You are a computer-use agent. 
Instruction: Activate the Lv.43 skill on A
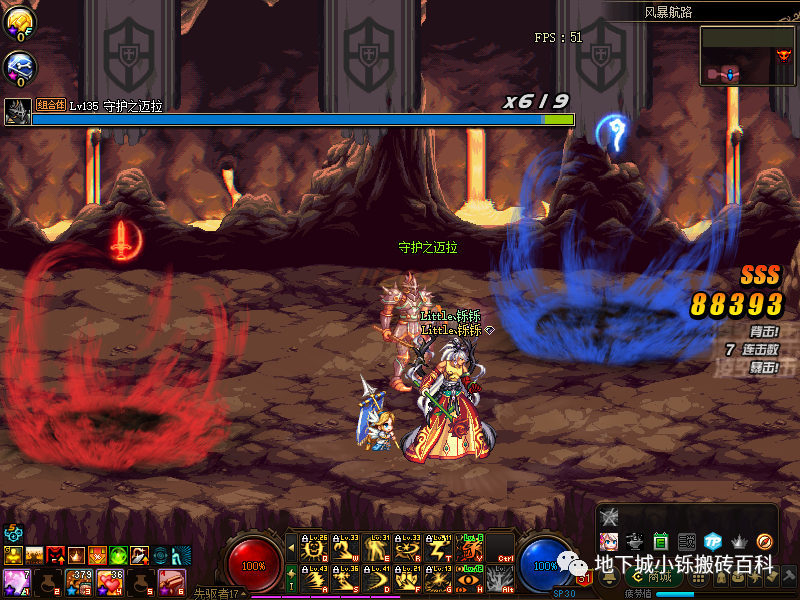316,577
